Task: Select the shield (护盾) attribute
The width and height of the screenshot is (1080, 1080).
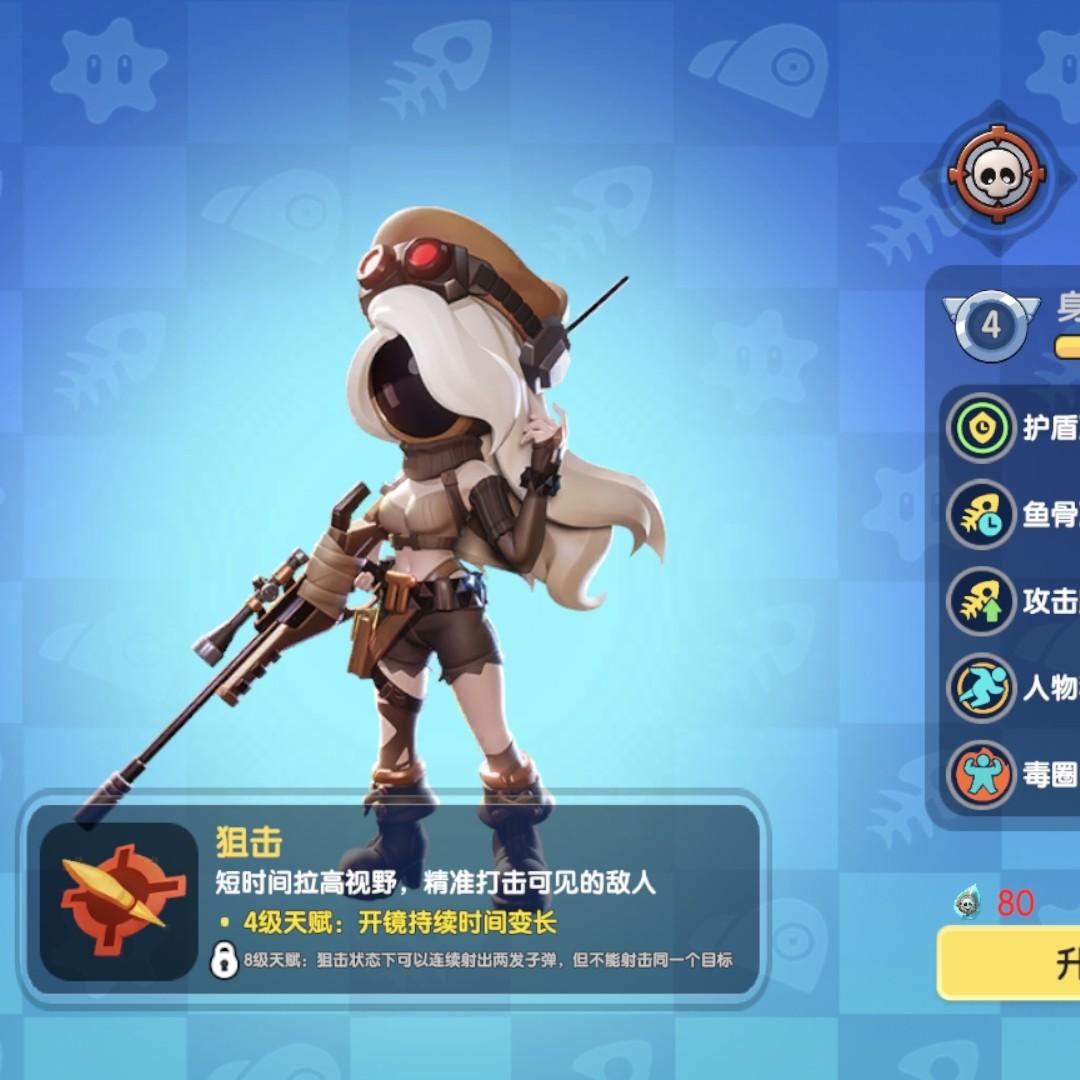Action: tap(982, 429)
